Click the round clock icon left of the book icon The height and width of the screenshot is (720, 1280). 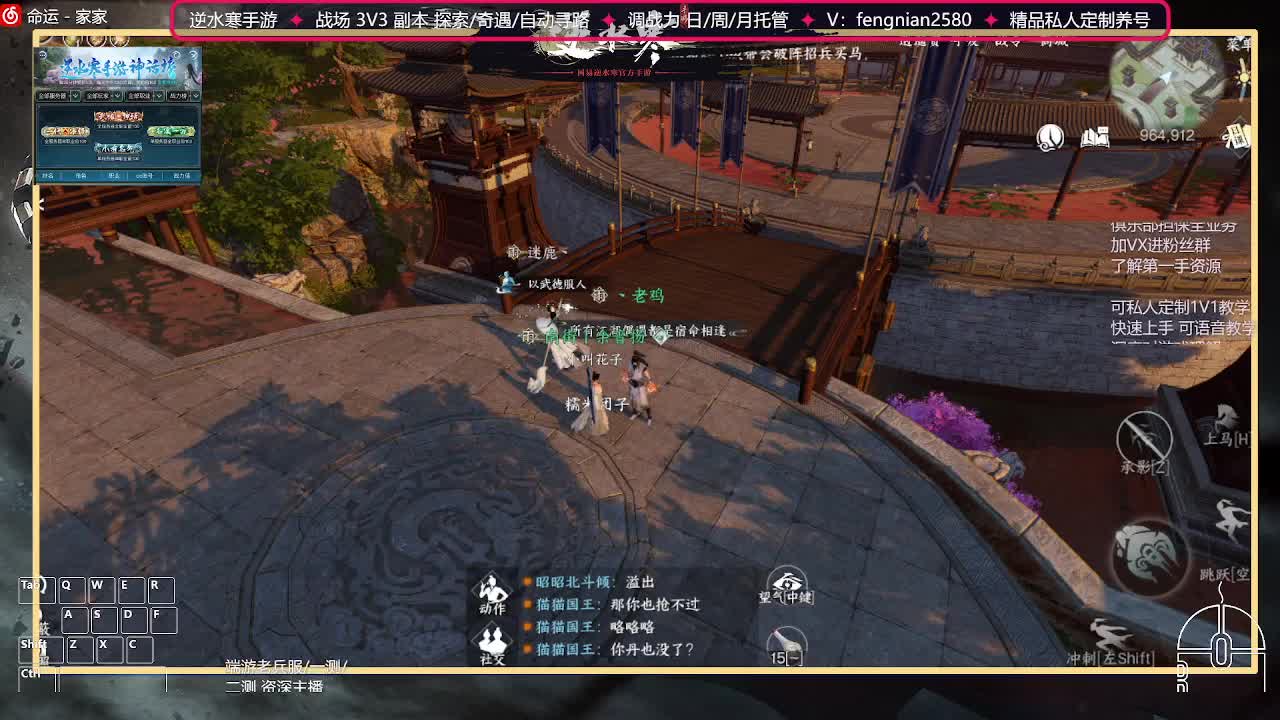click(x=1050, y=137)
